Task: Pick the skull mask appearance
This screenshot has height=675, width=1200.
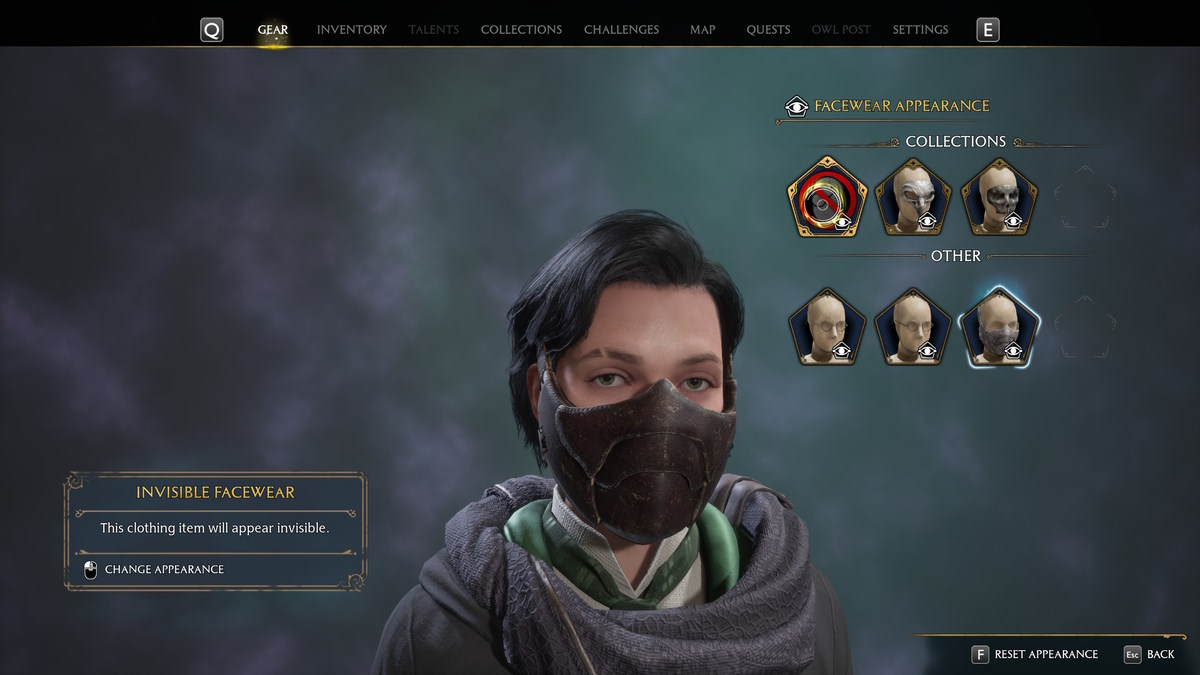Action: click(999, 199)
